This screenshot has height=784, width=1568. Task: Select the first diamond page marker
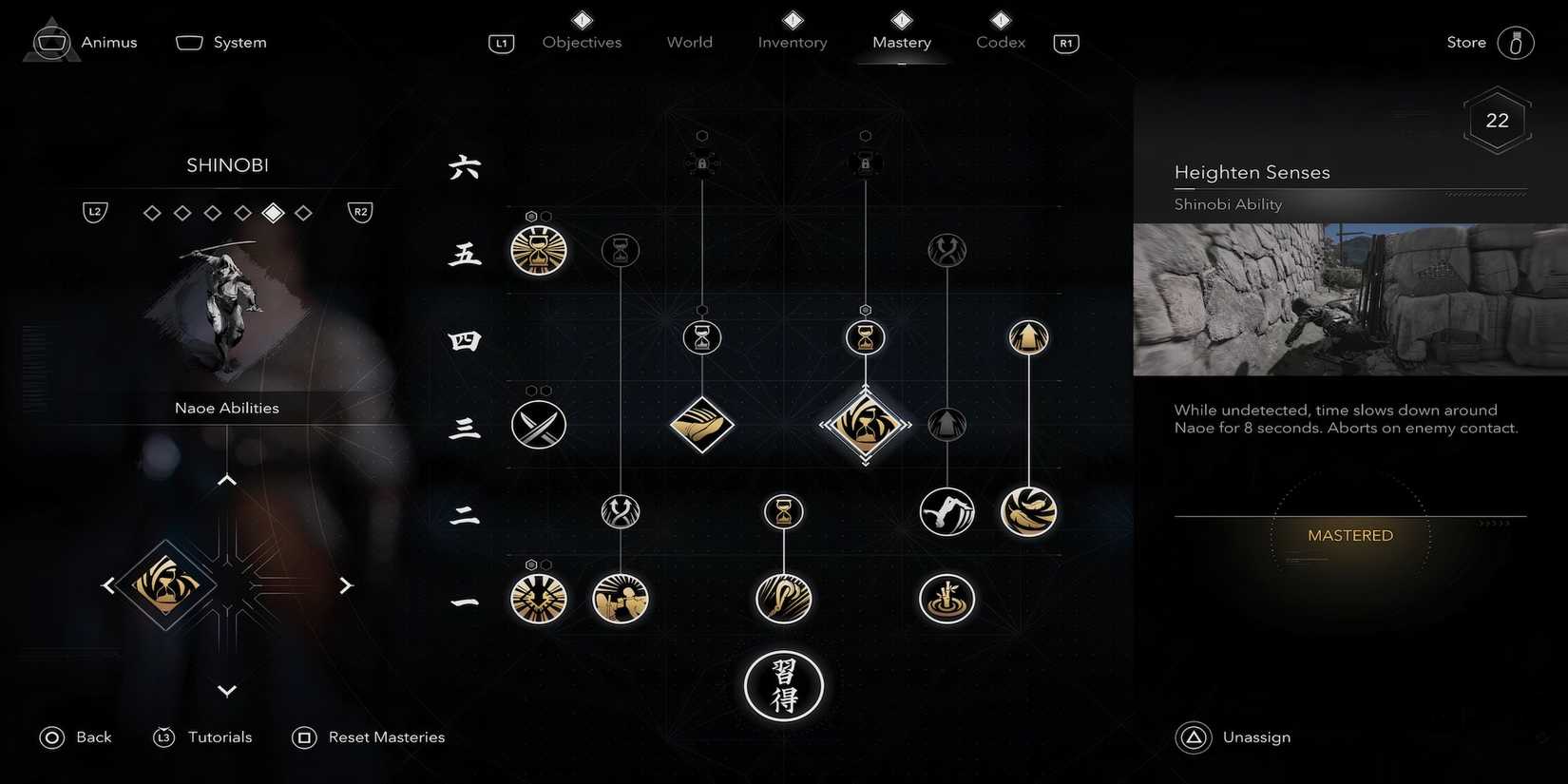[151, 212]
